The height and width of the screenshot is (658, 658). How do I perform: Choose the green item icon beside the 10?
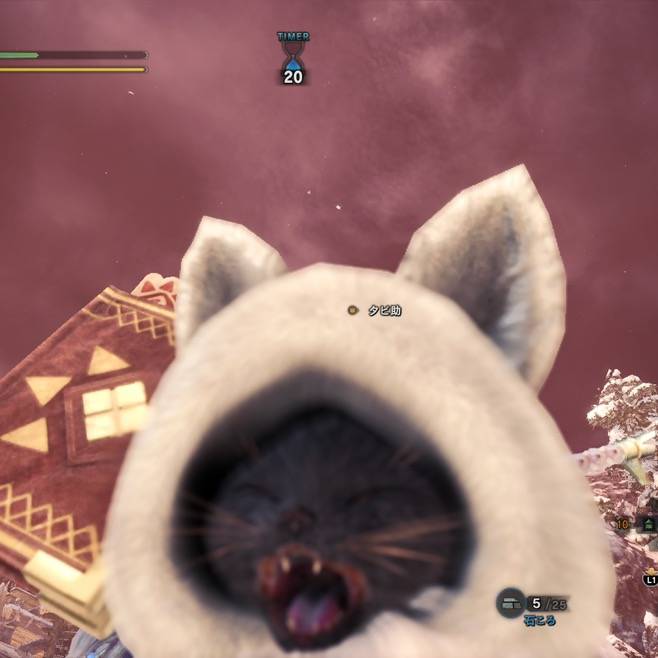[x=648, y=523]
